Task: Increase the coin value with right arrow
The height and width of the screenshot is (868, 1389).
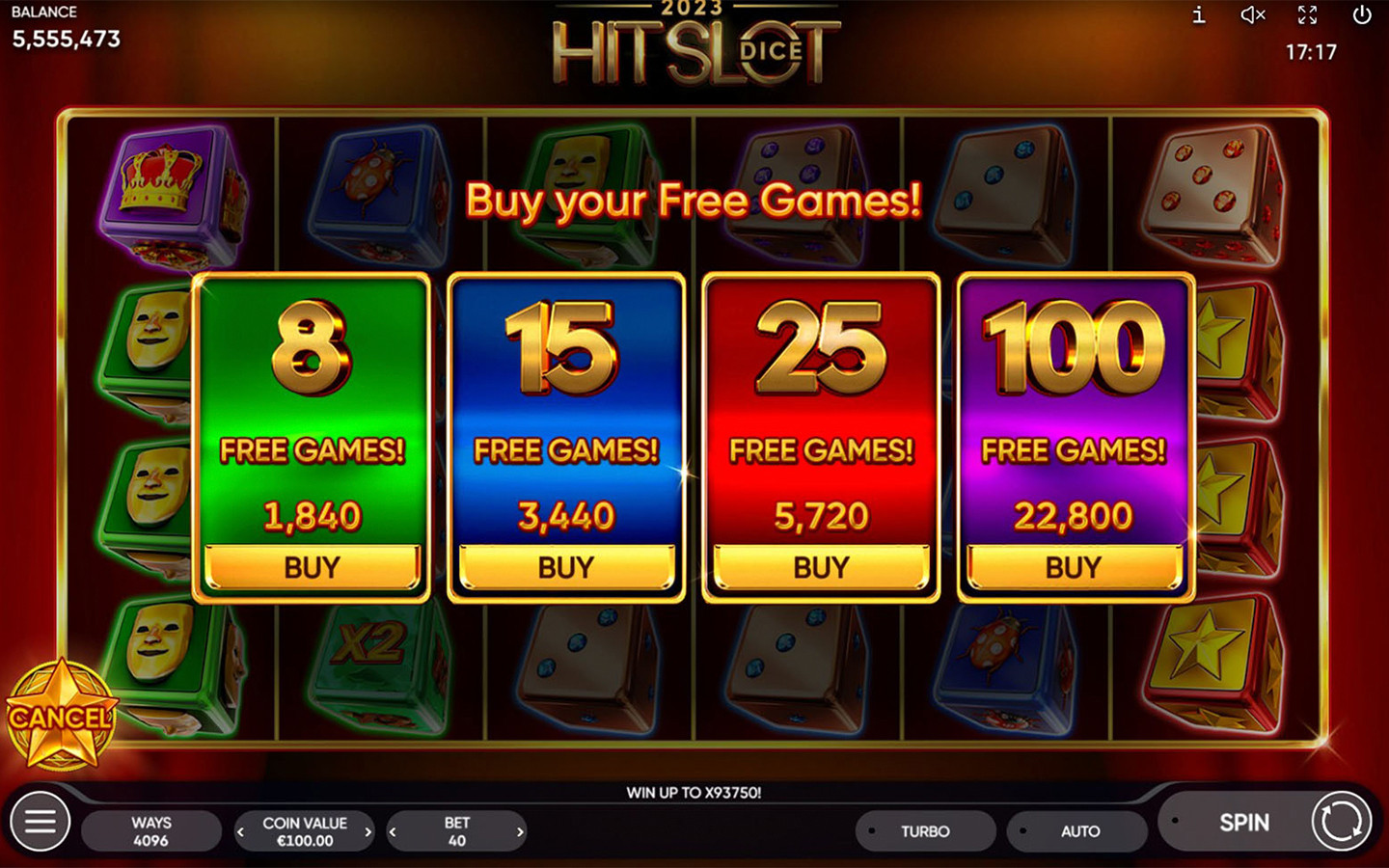Action: pyautogui.click(x=368, y=830)
